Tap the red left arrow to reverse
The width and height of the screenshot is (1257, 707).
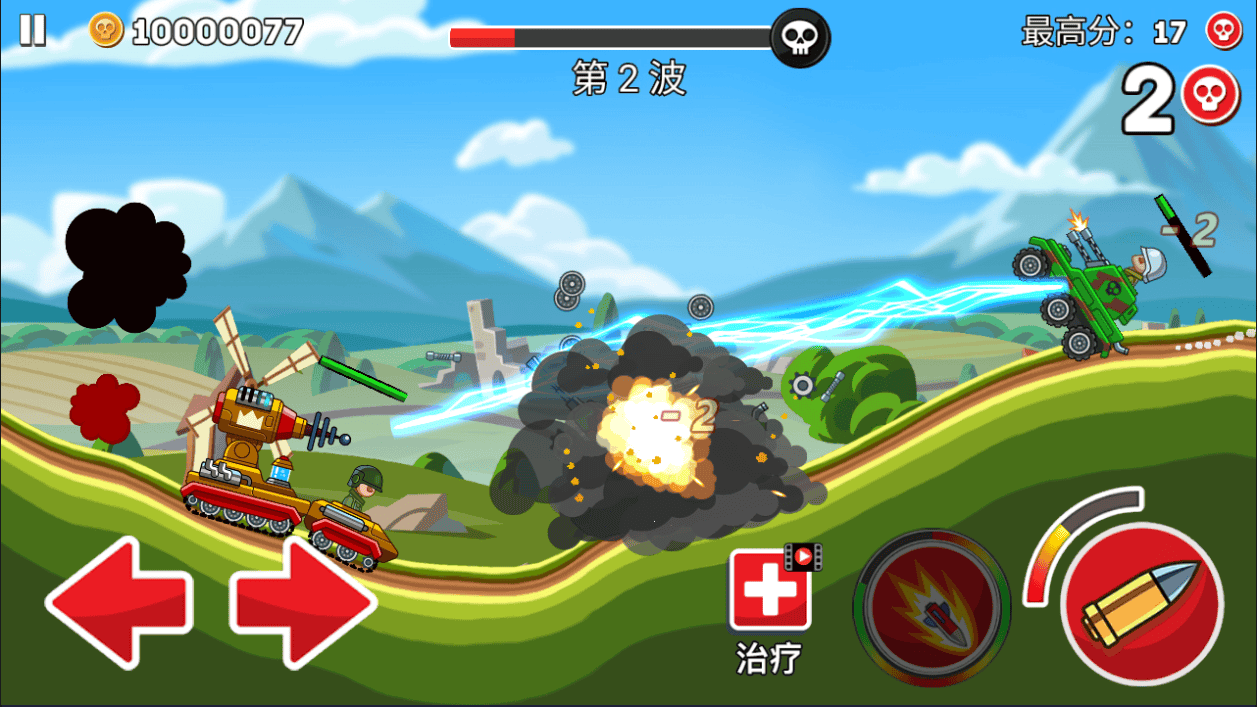tap(118, 602)
